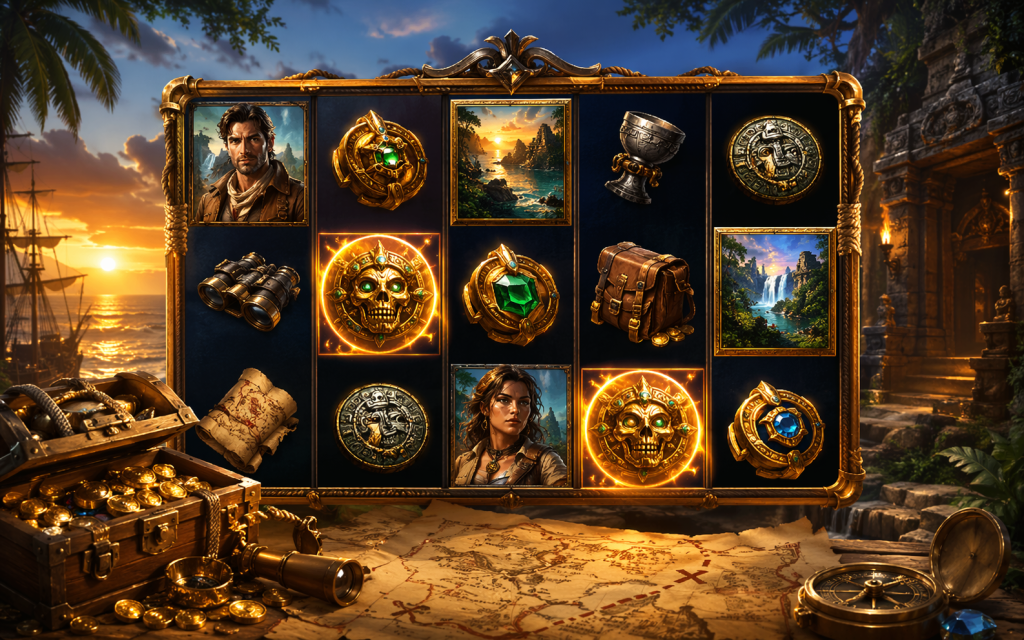Click the binoculars symbol on the reels
Image resolution: width=1024 pixels, height=640 pixels.
tap(248, 290)
